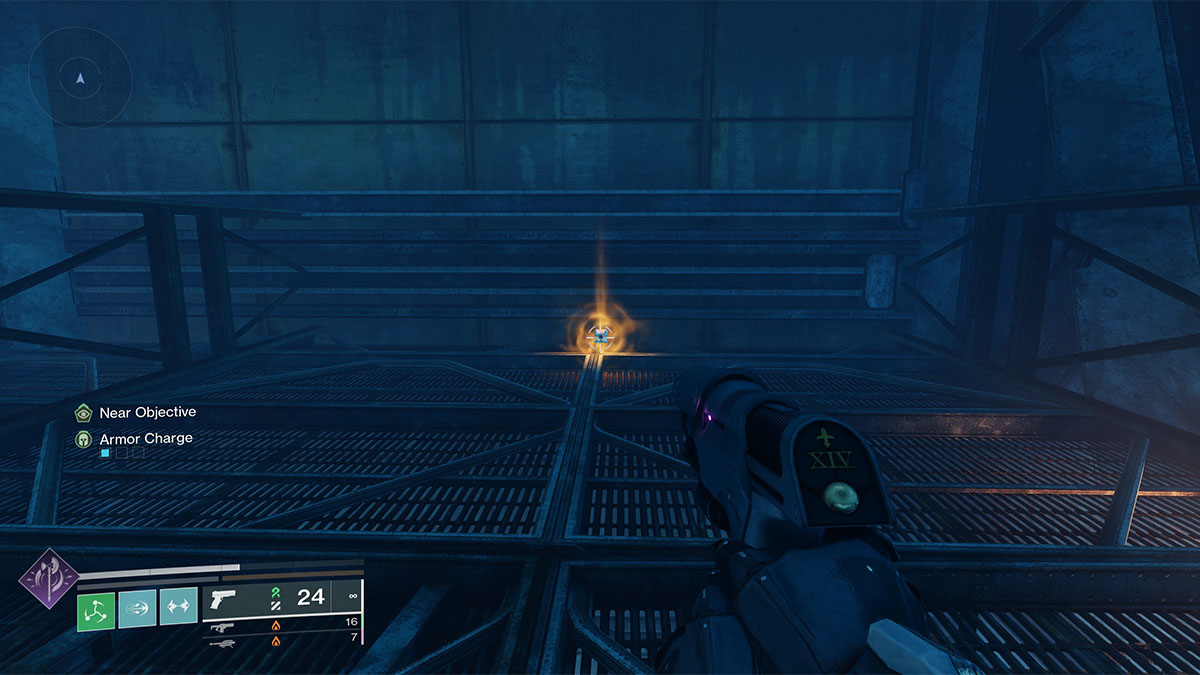Click the Near Objective eye buff icon
This screenshot has width=1200, height=675.
point(84,412)
